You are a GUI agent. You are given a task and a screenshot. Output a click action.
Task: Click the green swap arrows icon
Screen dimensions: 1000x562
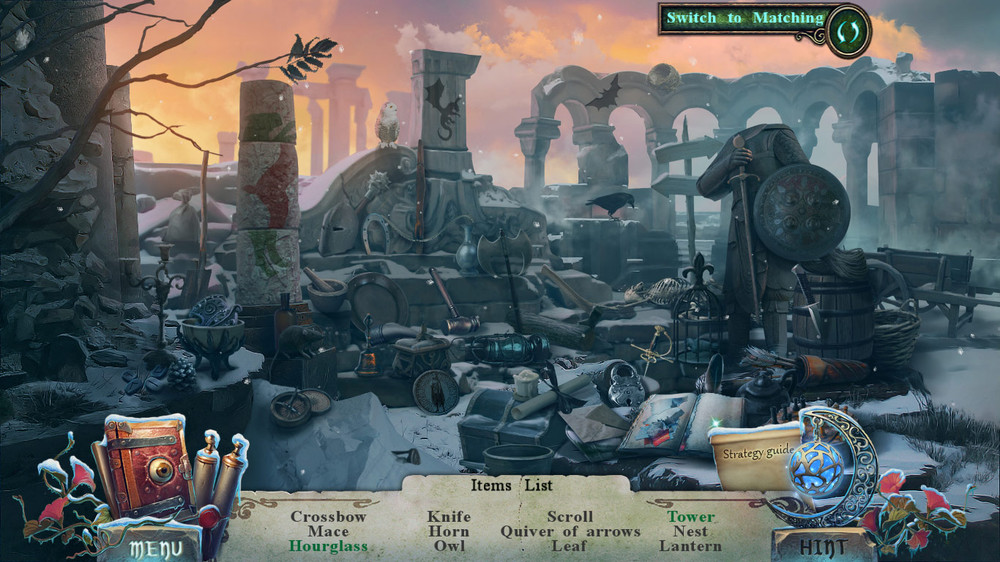(849, 30)
